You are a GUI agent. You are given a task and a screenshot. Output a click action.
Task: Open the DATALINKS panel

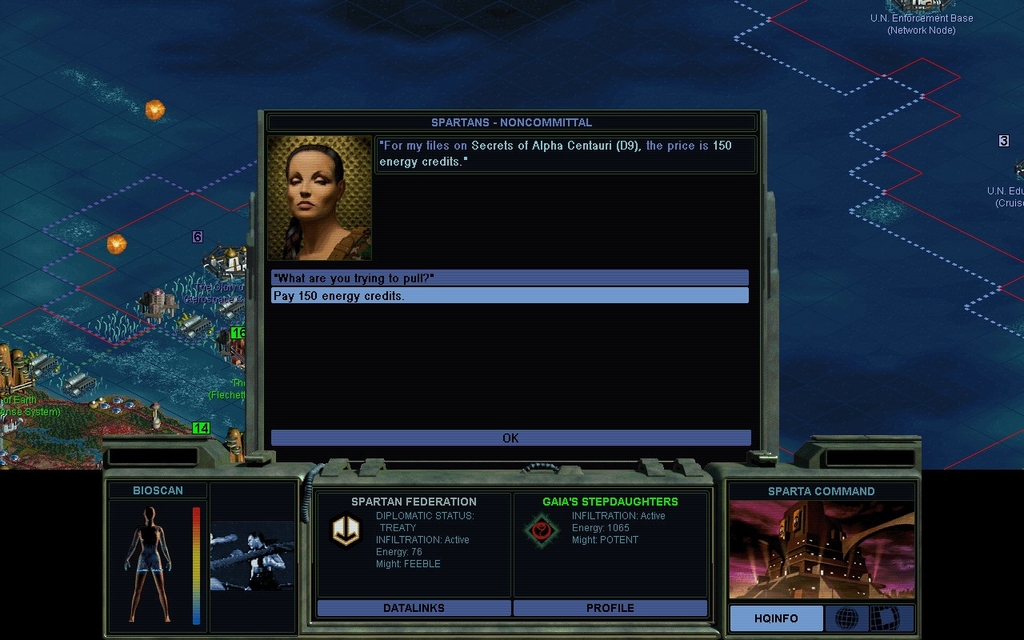pyautogui.click(x=413, y=608)
